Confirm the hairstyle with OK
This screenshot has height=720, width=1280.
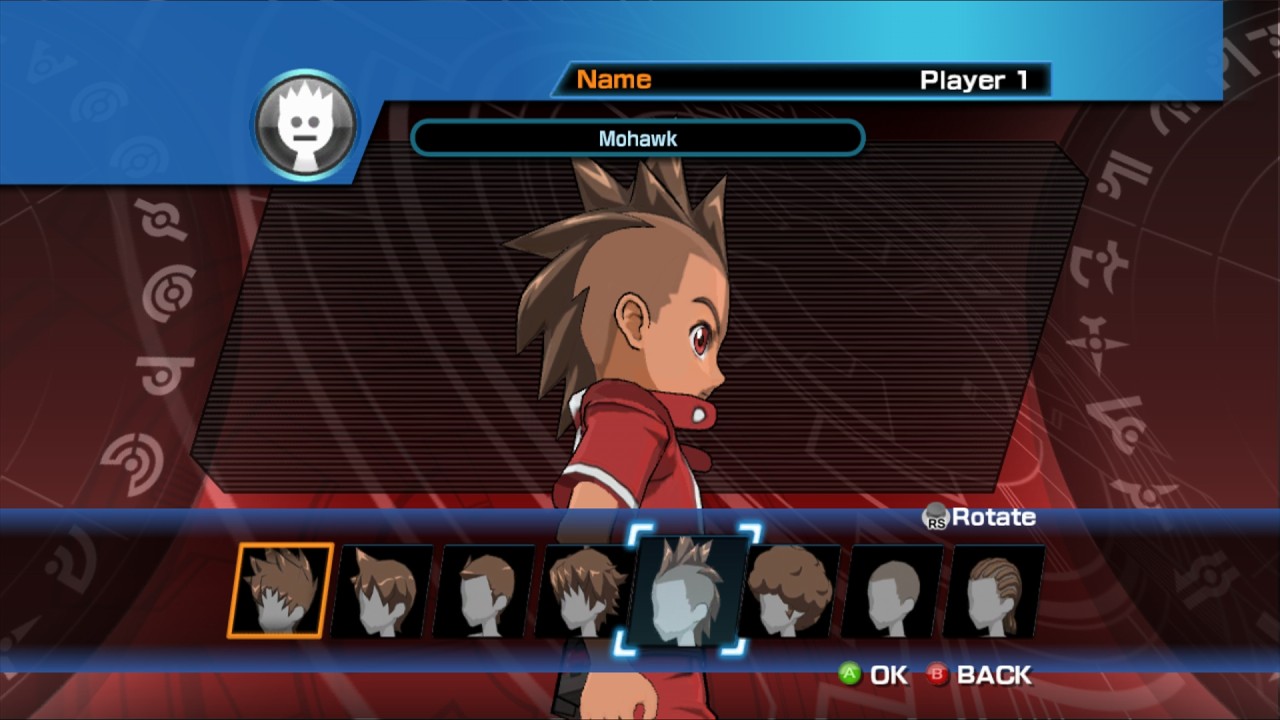873,675
